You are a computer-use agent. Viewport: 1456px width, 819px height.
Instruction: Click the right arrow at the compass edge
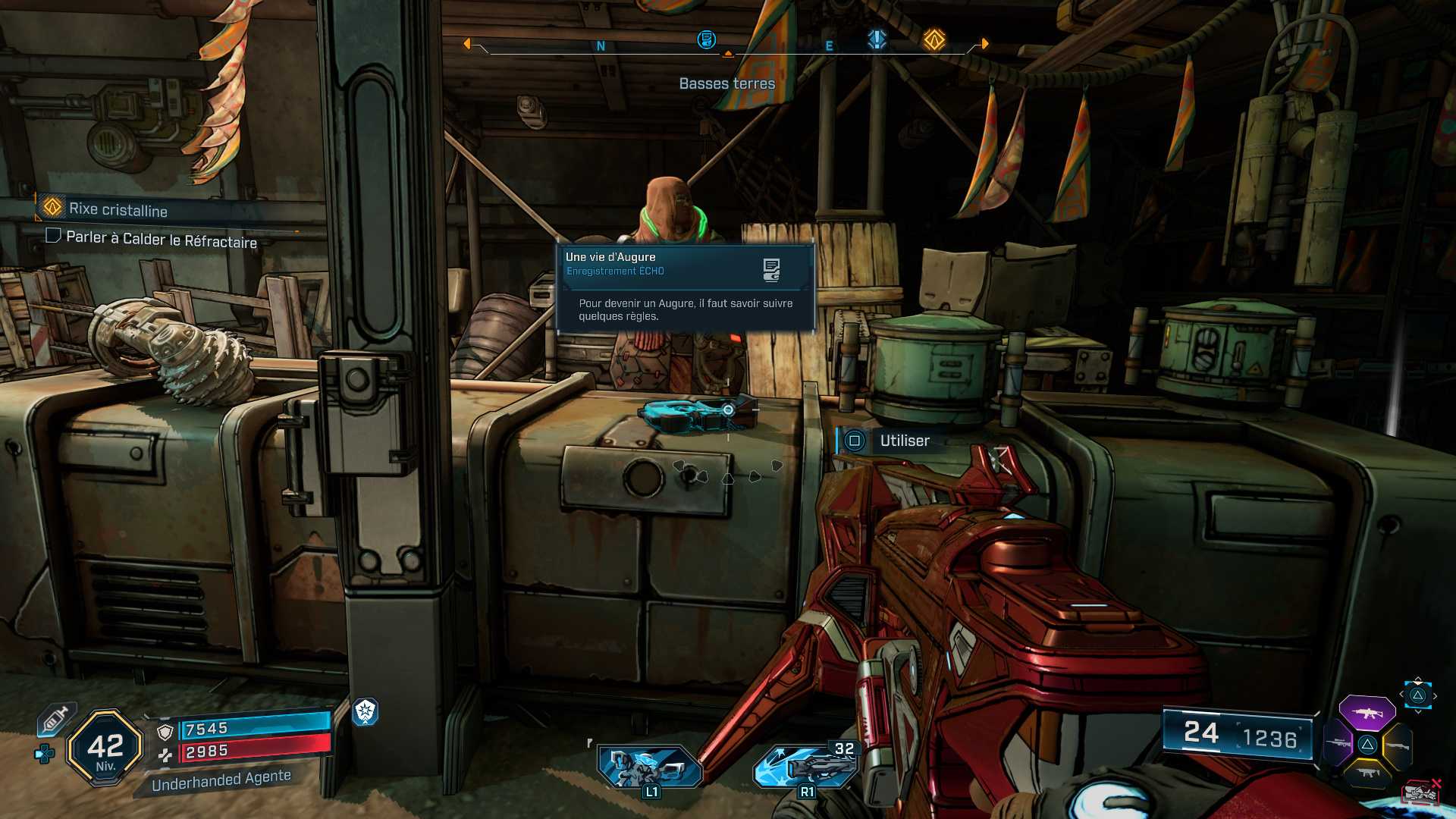[984, 44]
